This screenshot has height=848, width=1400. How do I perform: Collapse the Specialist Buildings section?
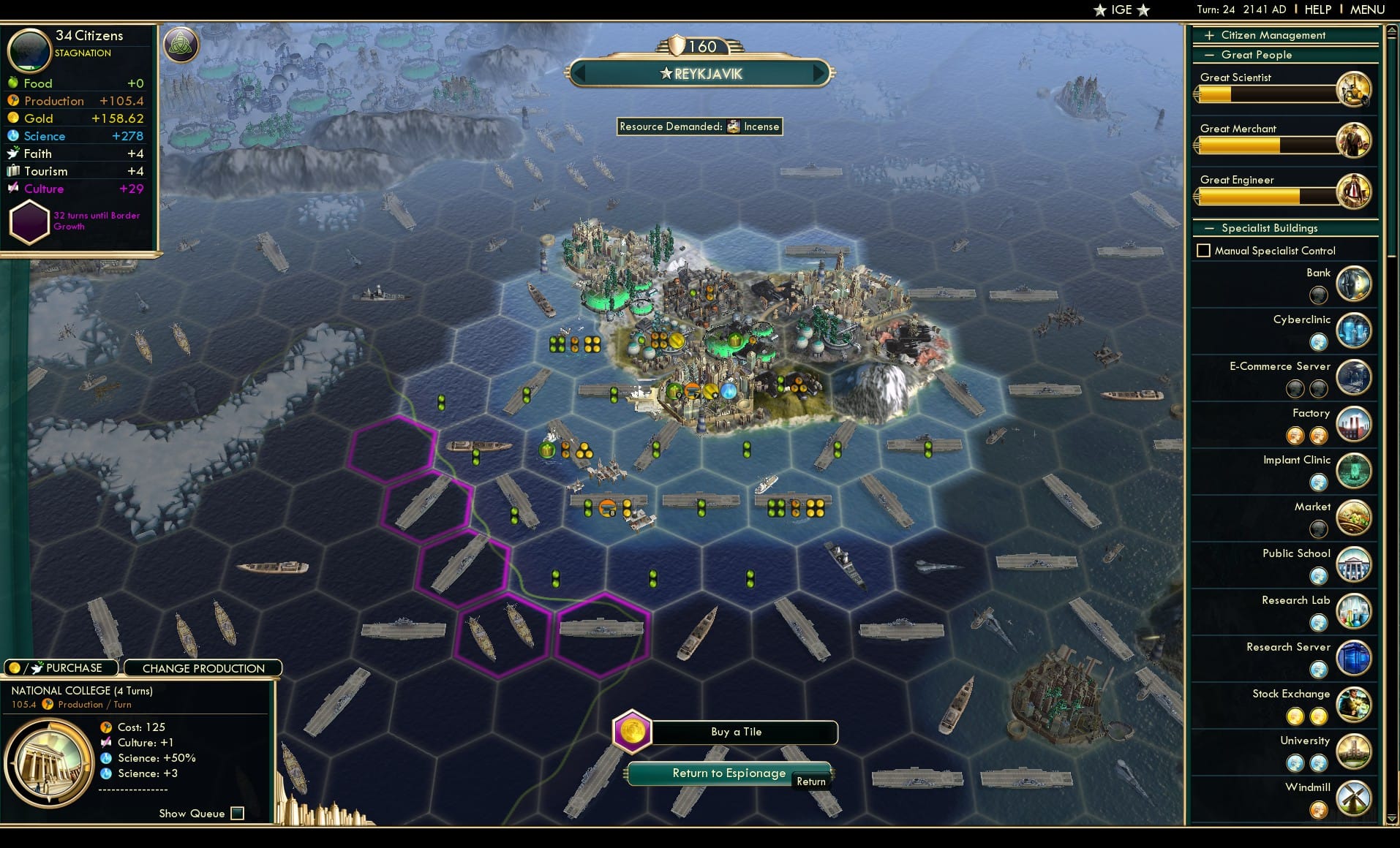pos(1211,228)
